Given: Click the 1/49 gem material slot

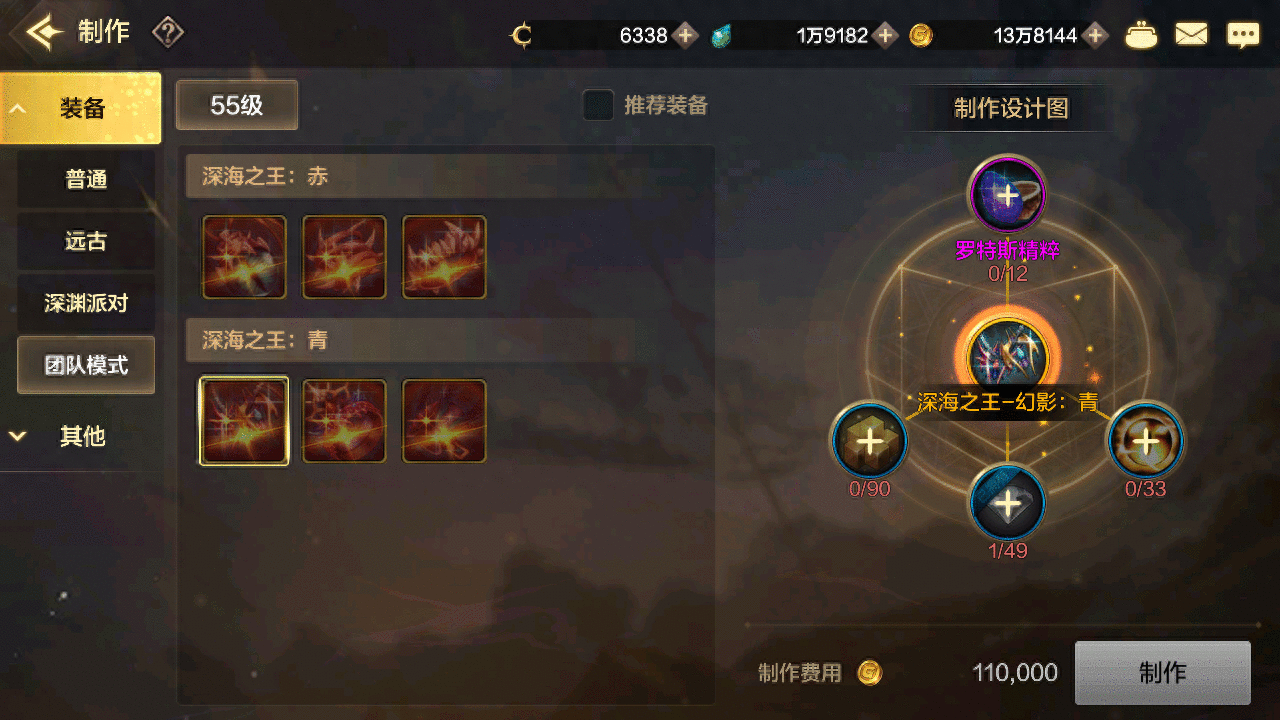Looking at the screenshot, I should [x=1006, y=503].
